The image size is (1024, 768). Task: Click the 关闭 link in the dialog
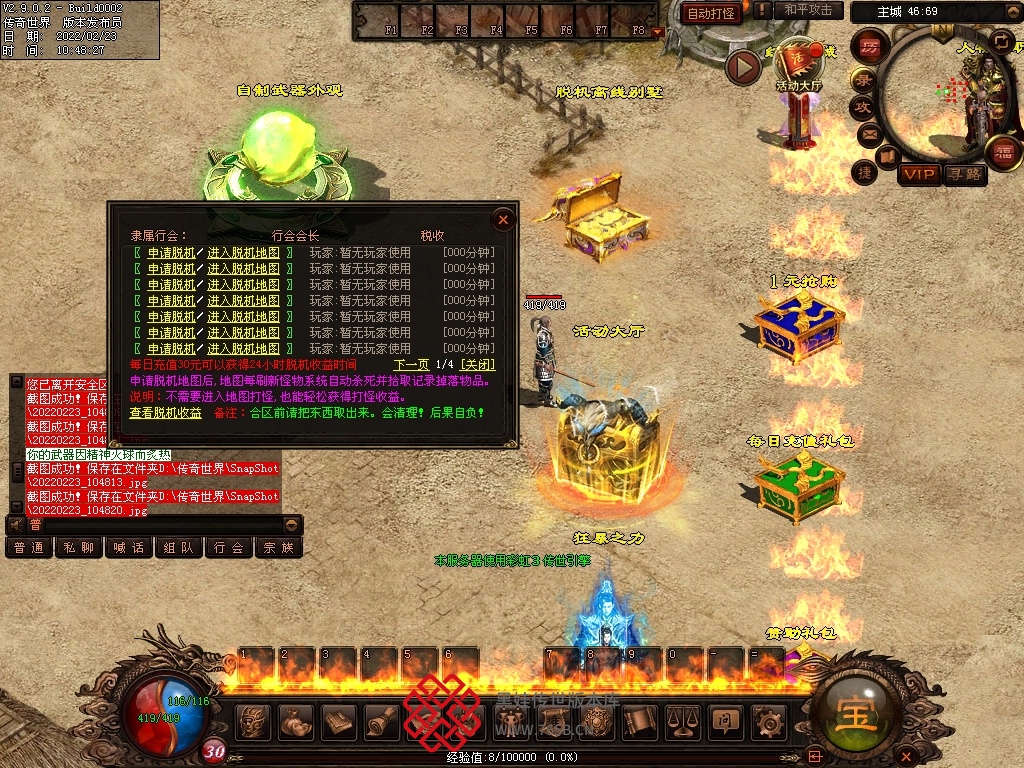(x=477, y=365)
